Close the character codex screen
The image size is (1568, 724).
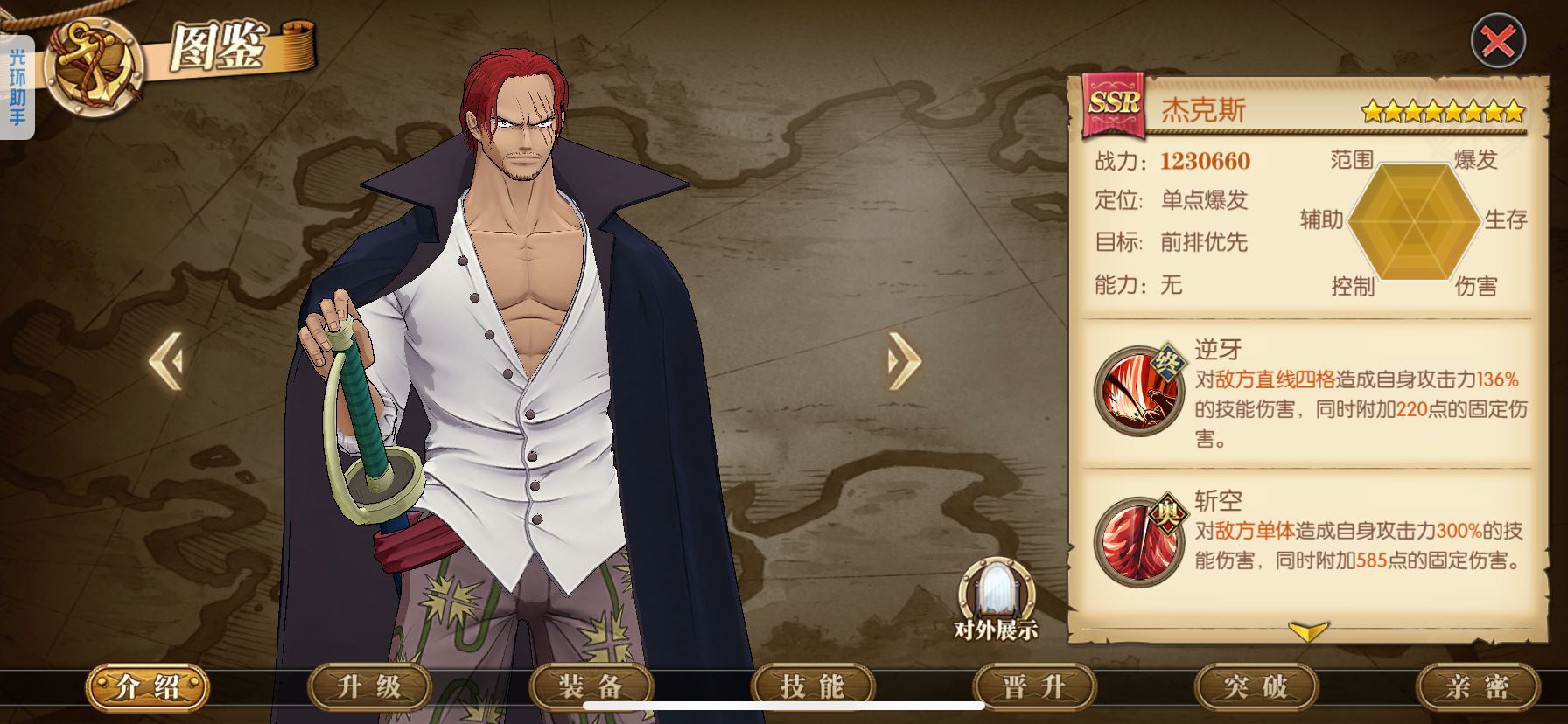click(x=1498, y=40)
